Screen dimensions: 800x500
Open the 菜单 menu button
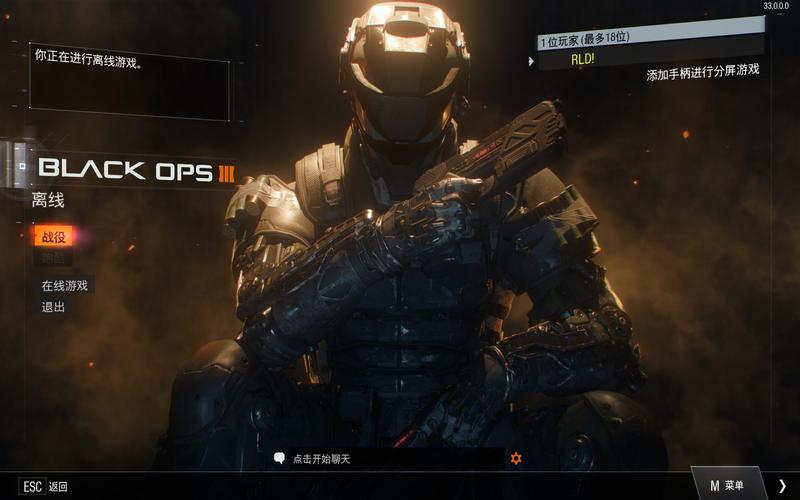click(x=727, y=485)
